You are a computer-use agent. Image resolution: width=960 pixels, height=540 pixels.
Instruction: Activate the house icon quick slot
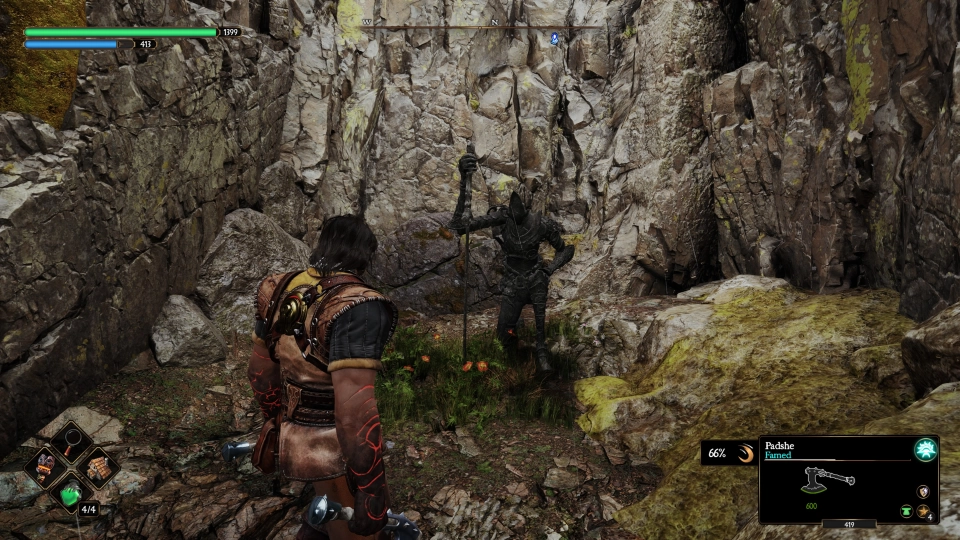[97, 465]
